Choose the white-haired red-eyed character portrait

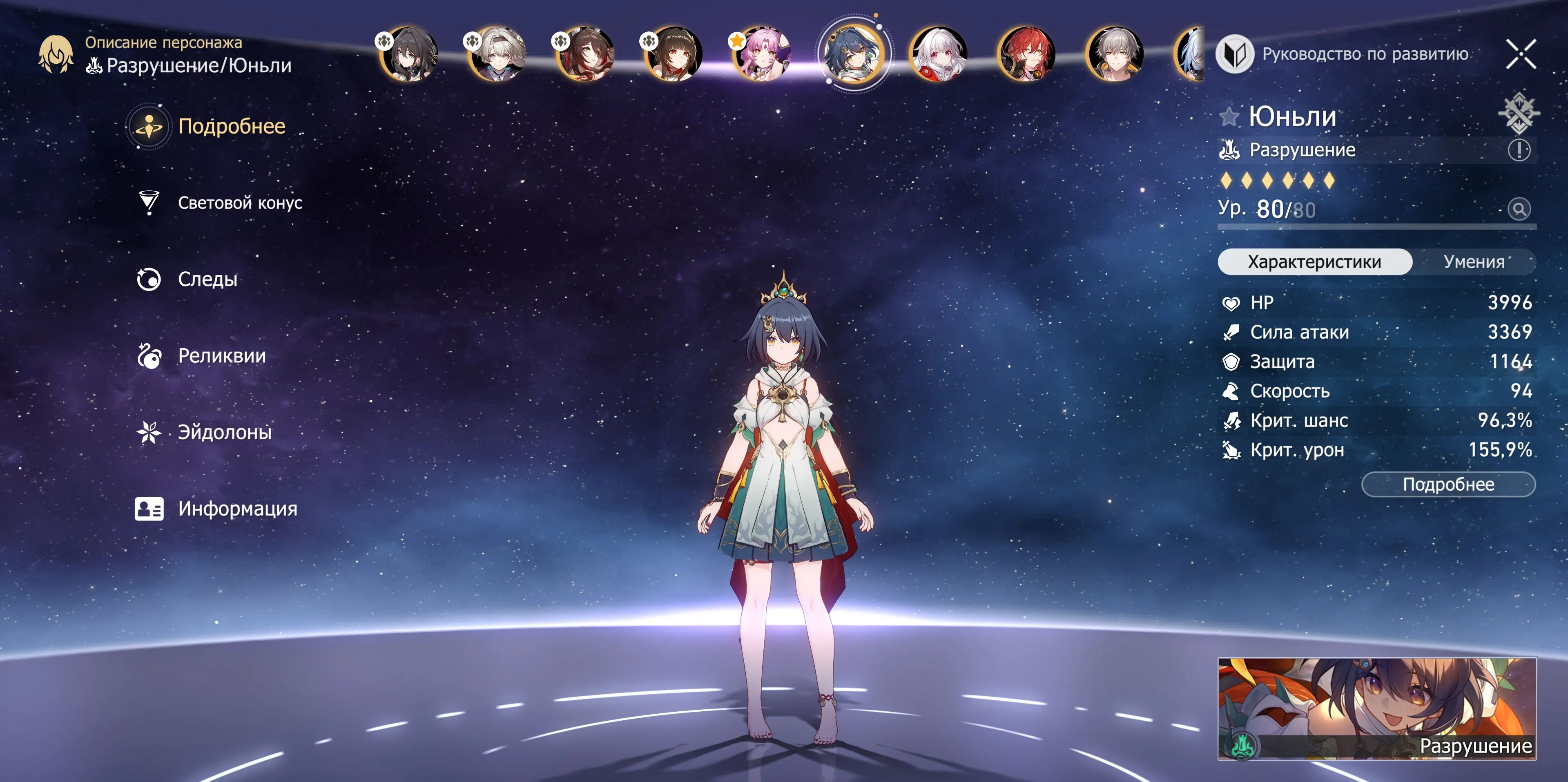(x=938, y=54)
